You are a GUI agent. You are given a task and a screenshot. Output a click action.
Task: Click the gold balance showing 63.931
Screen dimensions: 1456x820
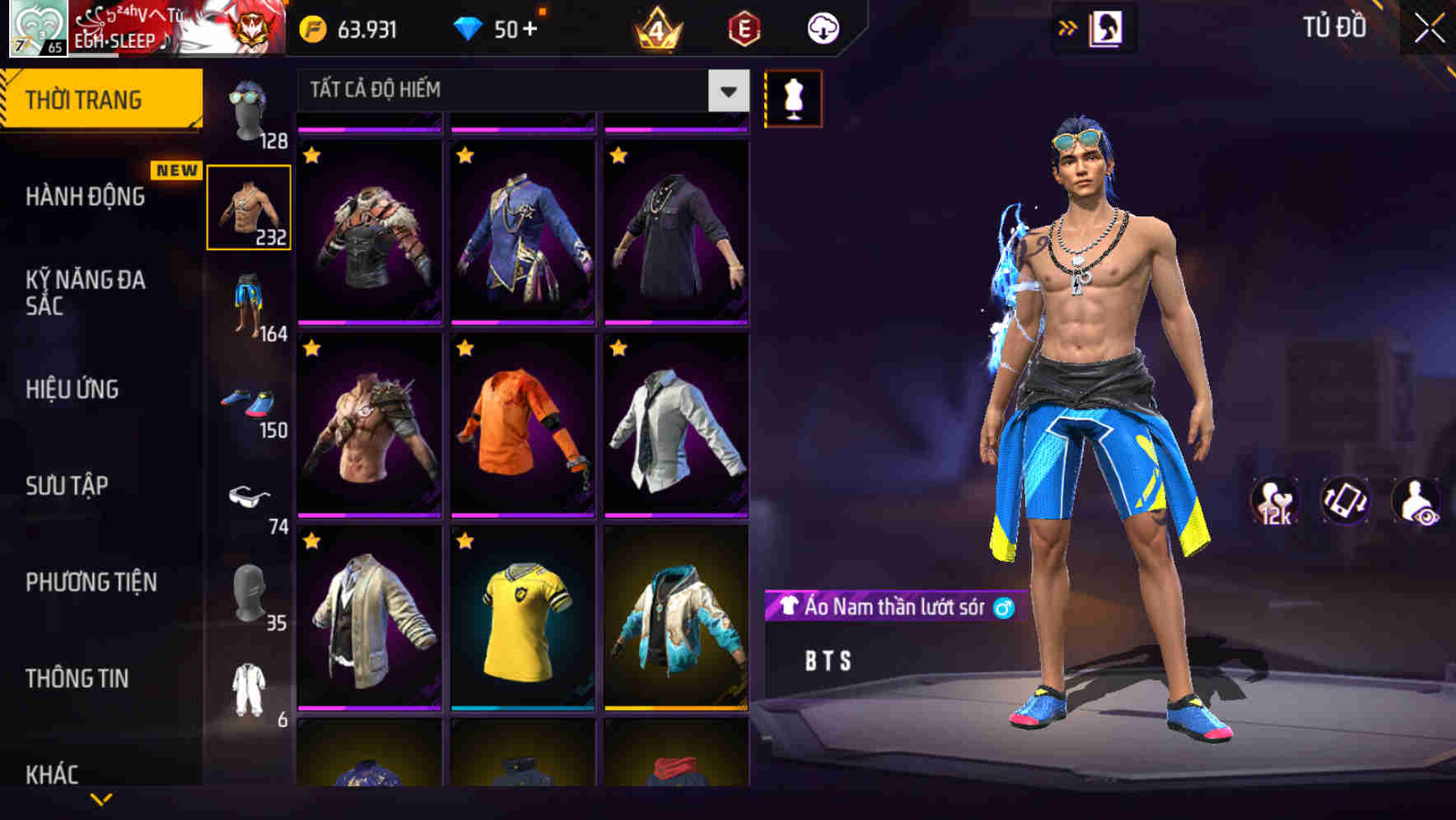coord(354,27)
